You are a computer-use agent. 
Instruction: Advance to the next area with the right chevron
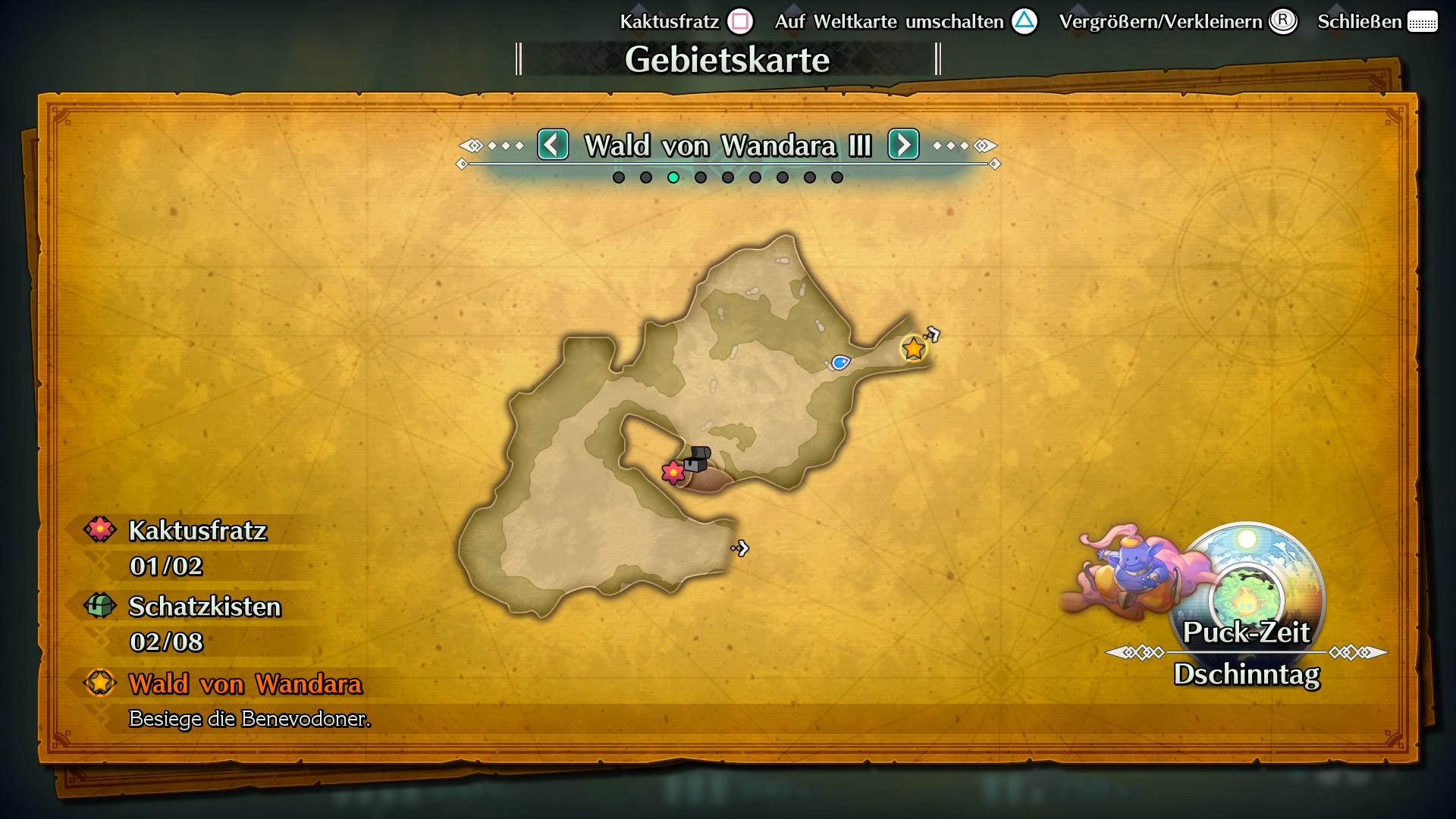tap(902, 145)
